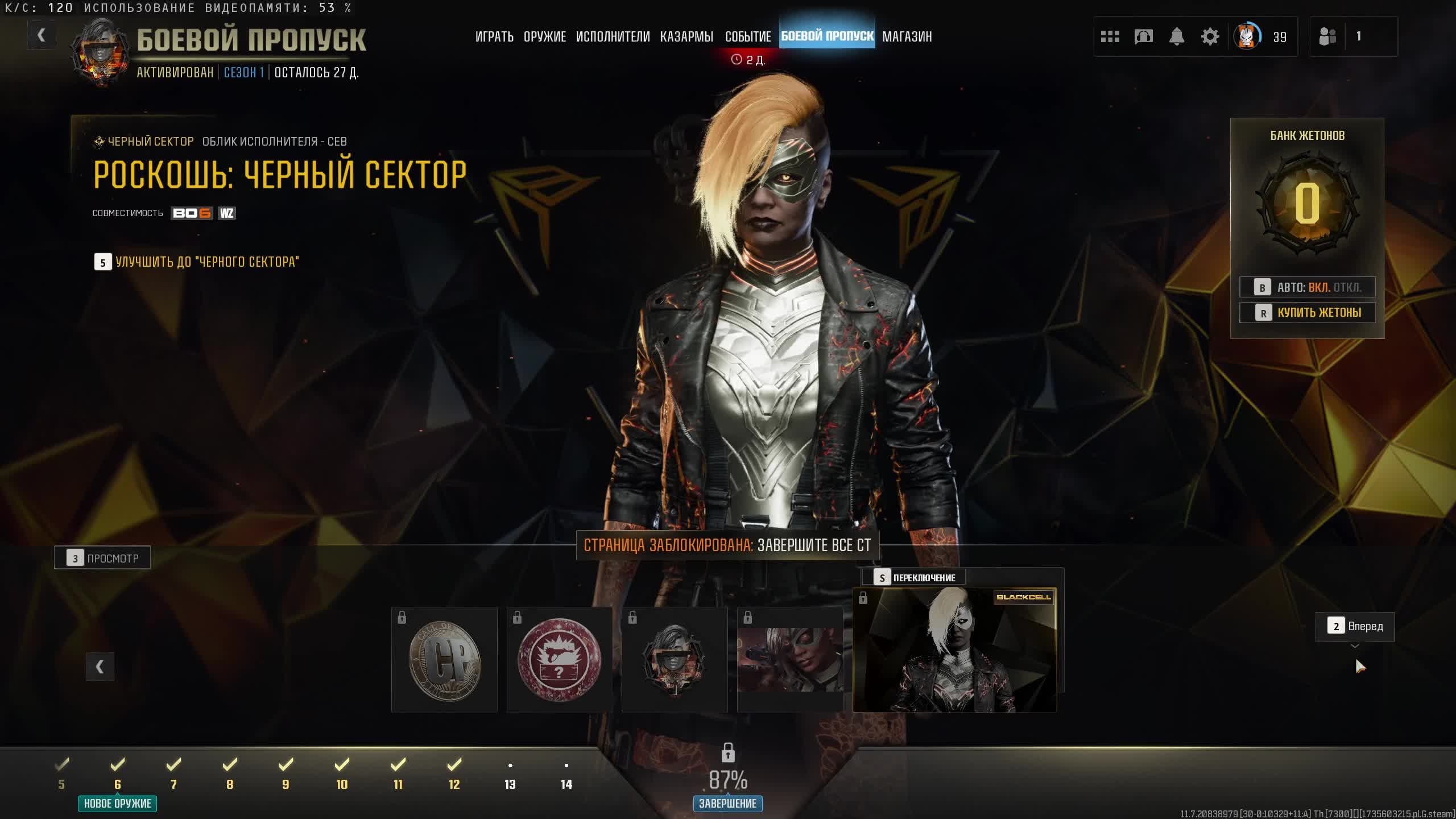Go to the КАЗАРМЫ tab

686,37
